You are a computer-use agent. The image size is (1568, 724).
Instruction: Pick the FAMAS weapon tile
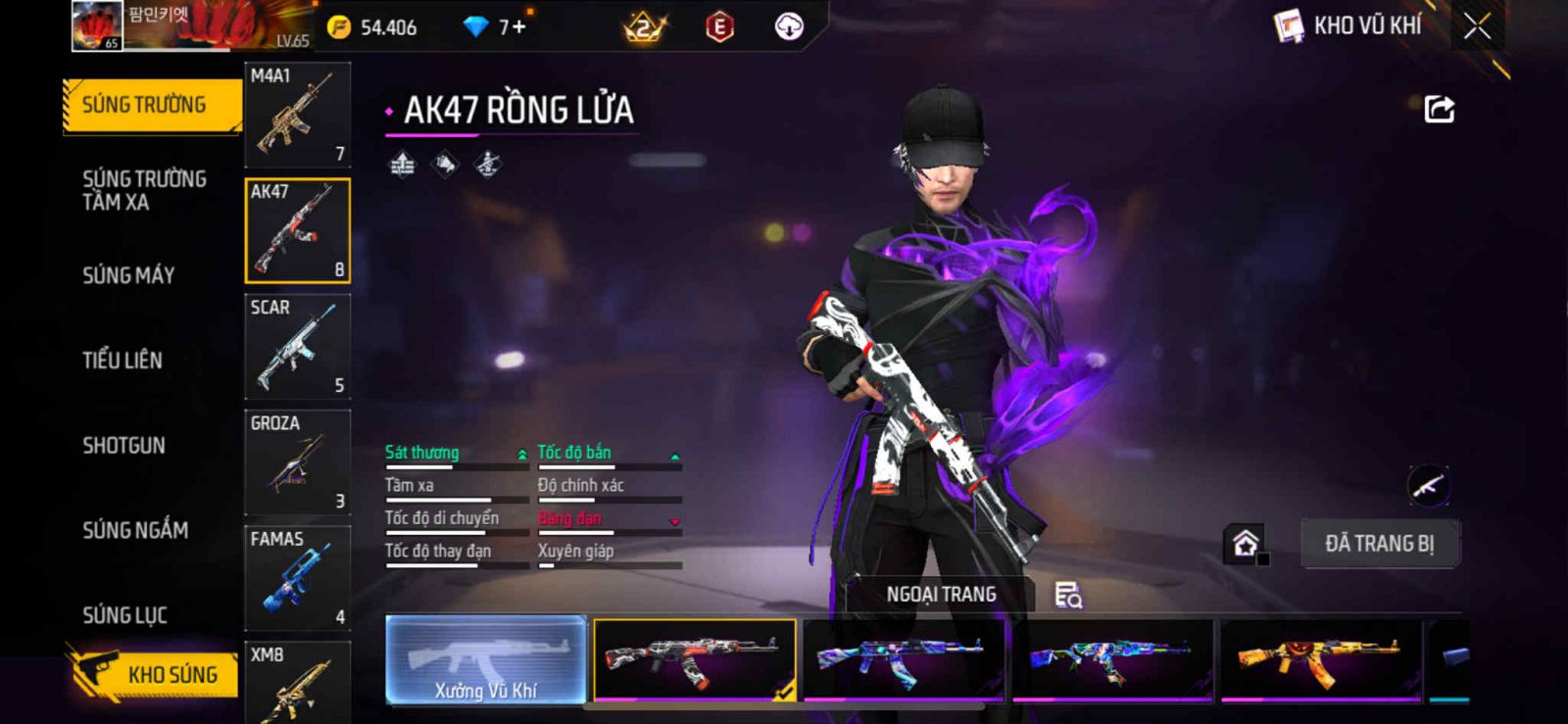[x=297, y=578]
